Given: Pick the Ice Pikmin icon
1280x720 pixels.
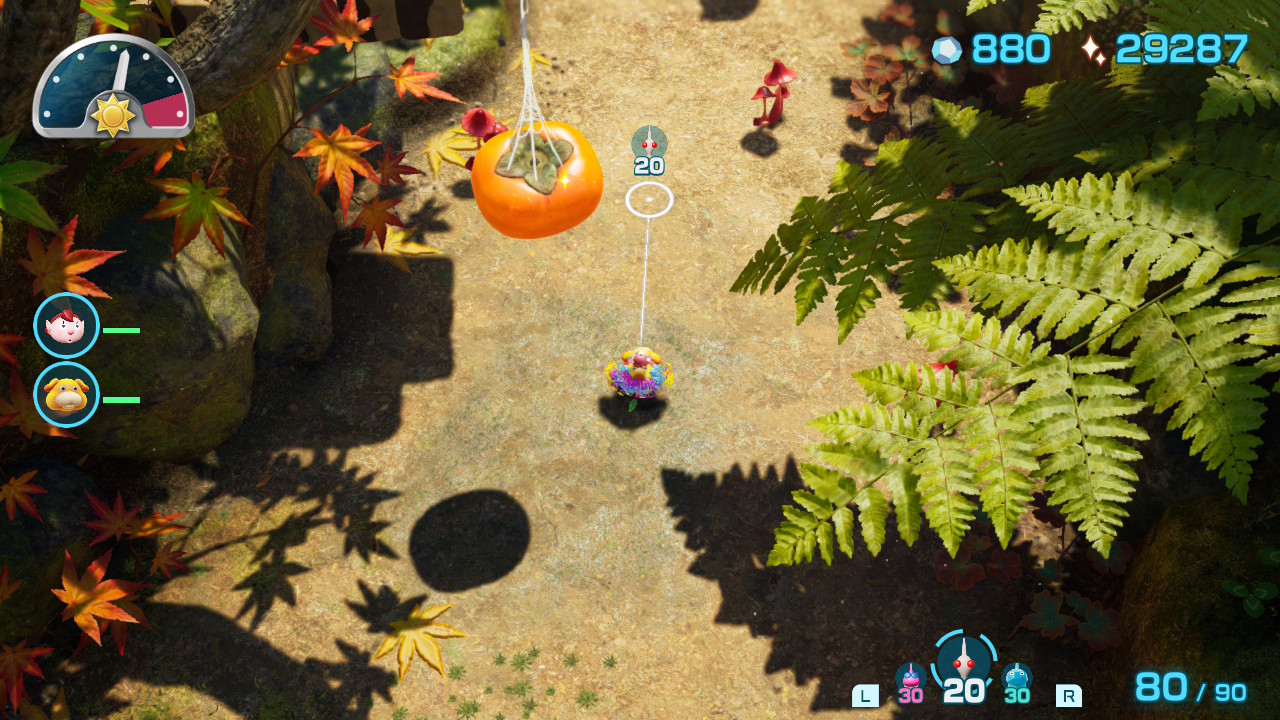Looking at the screenshot, I should (x=1016, y=678).
